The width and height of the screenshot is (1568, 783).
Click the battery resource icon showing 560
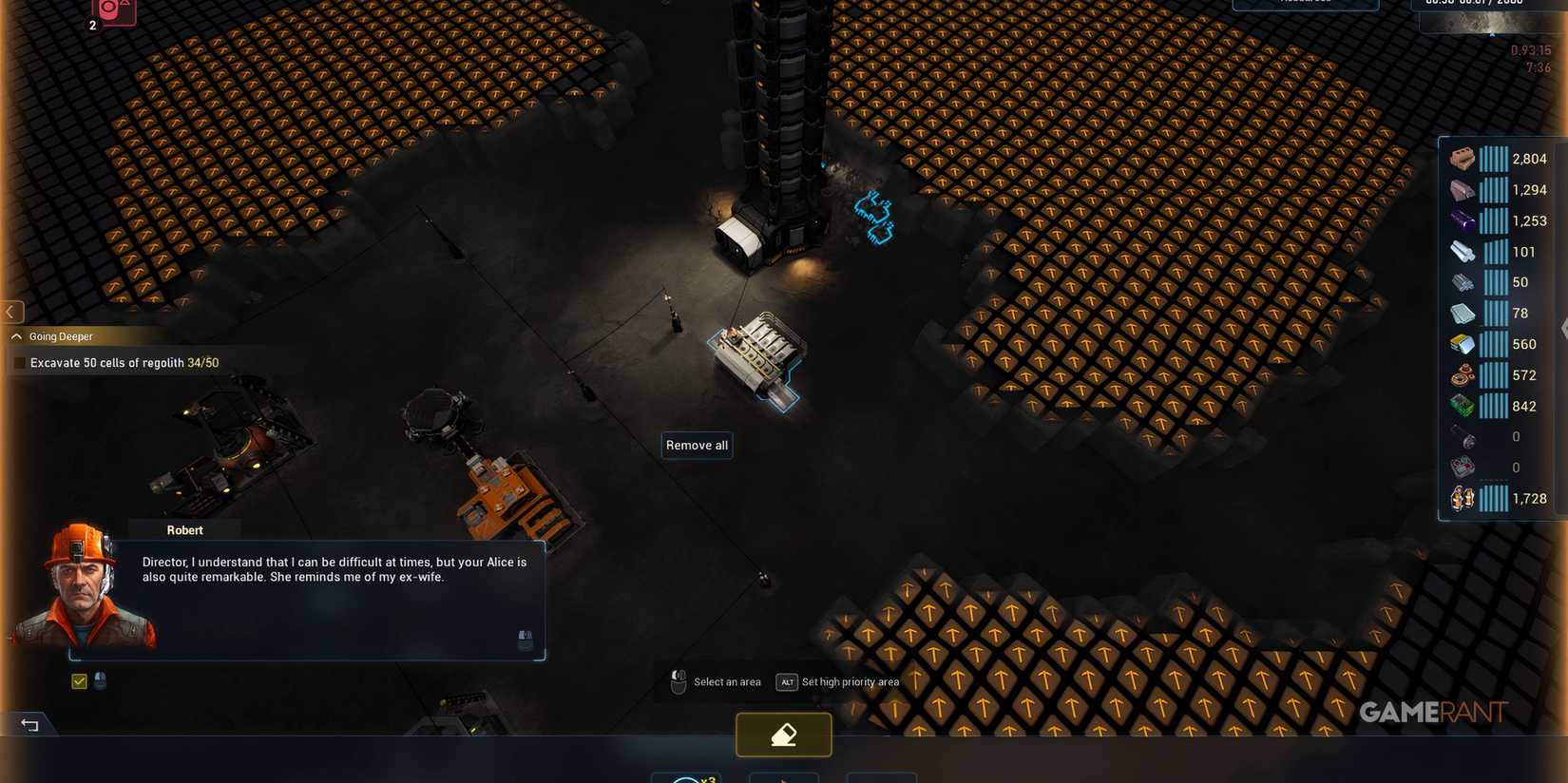click(x=1461, y=344)
